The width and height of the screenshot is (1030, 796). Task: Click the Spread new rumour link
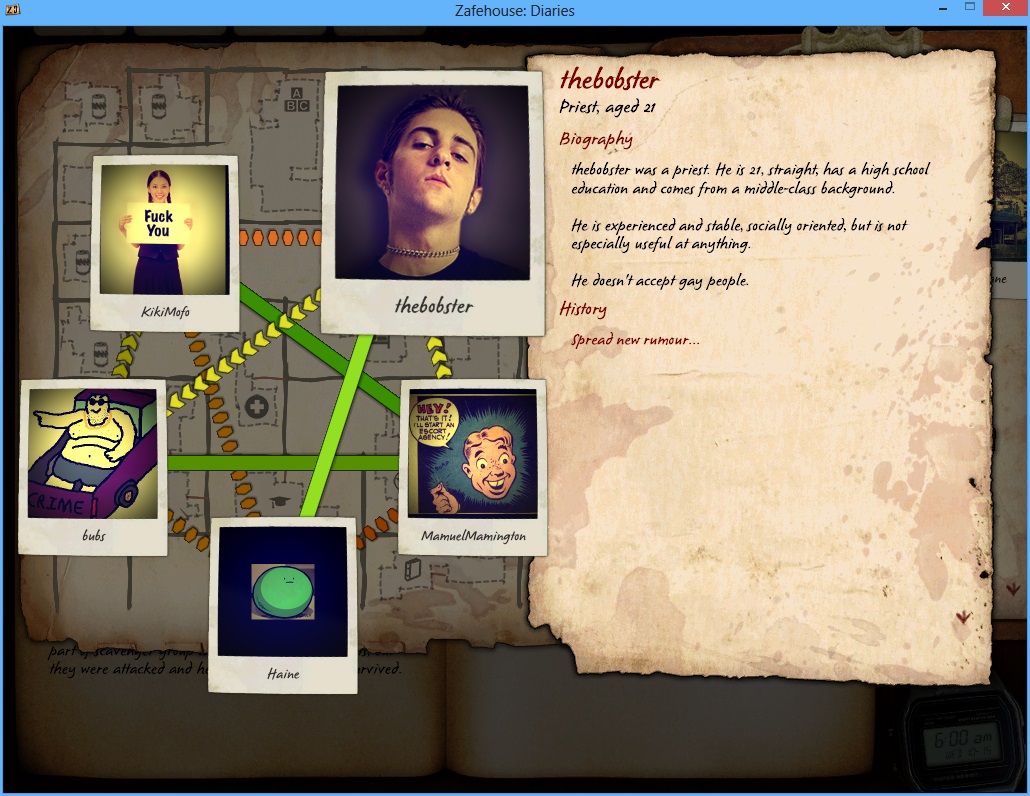[635, 340]
